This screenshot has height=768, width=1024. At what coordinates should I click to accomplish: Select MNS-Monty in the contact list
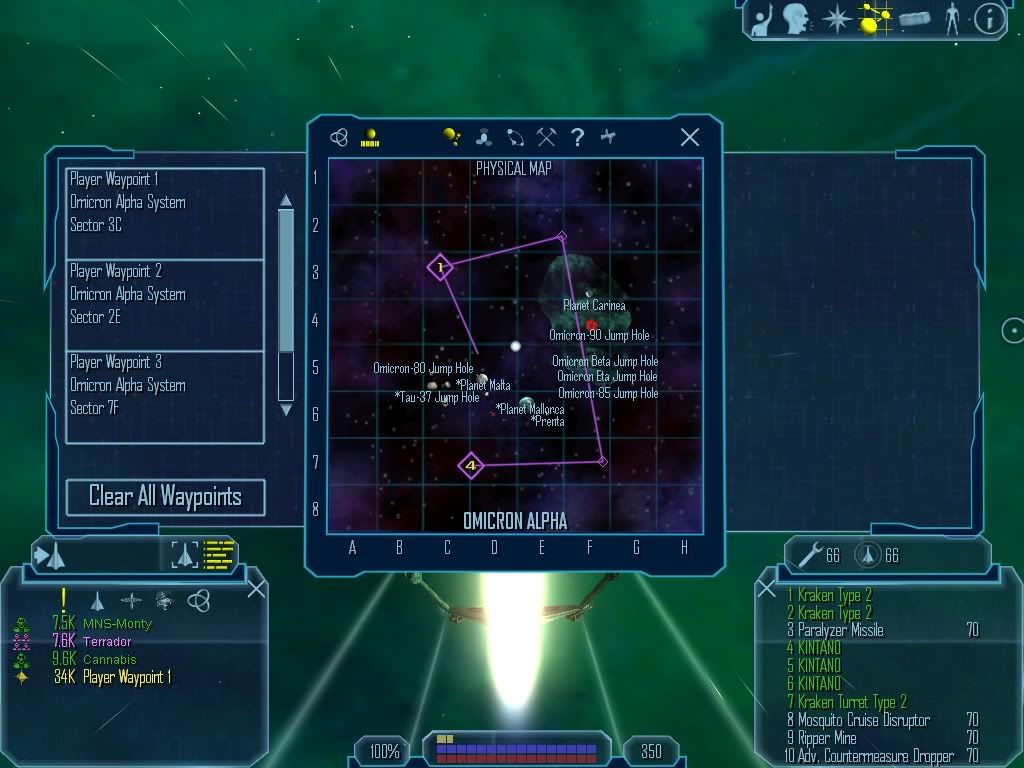click(117, 624)
